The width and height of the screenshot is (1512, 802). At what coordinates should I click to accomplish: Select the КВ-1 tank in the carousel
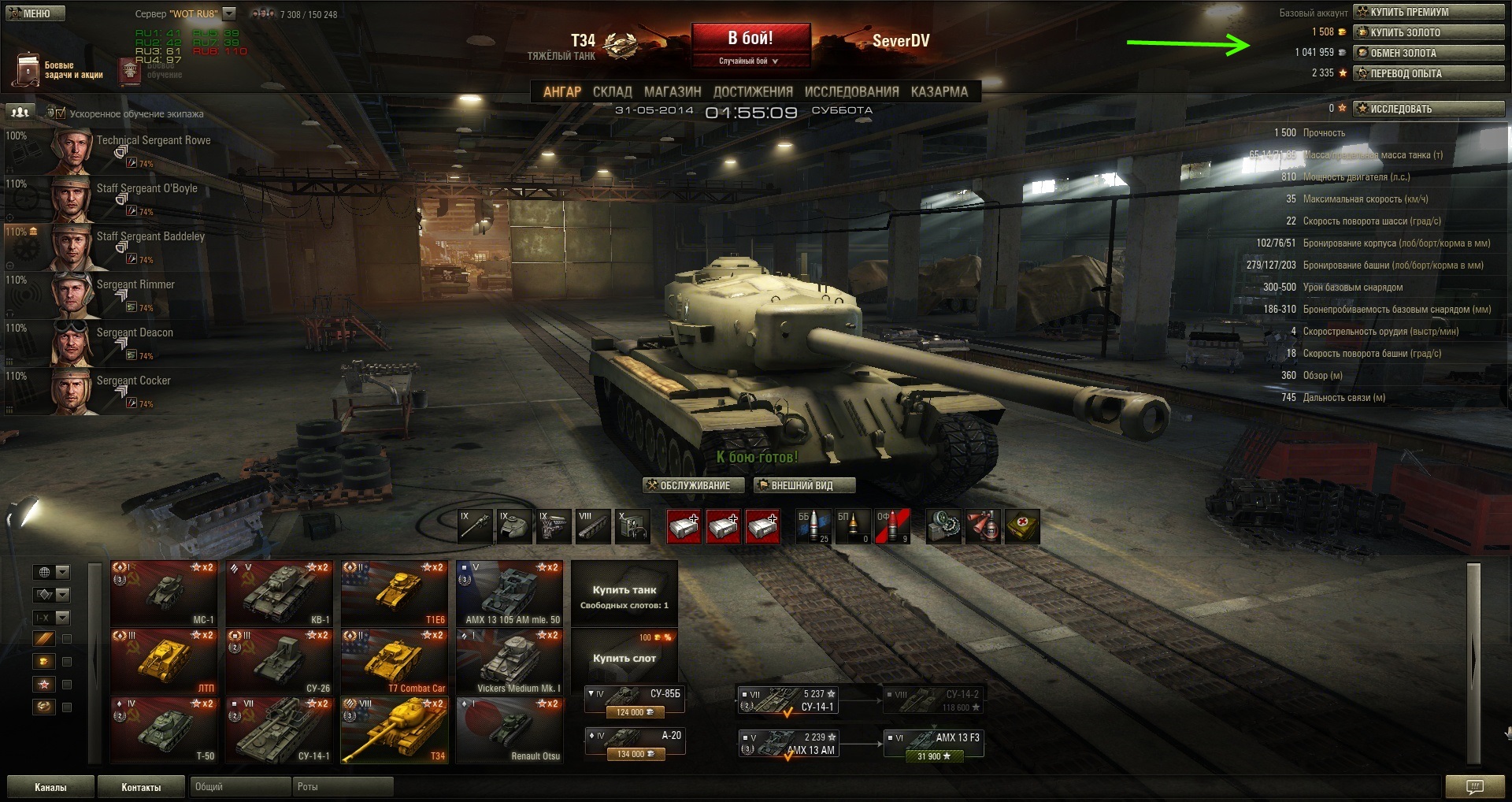pyautogui.click(x=281, y=593)
